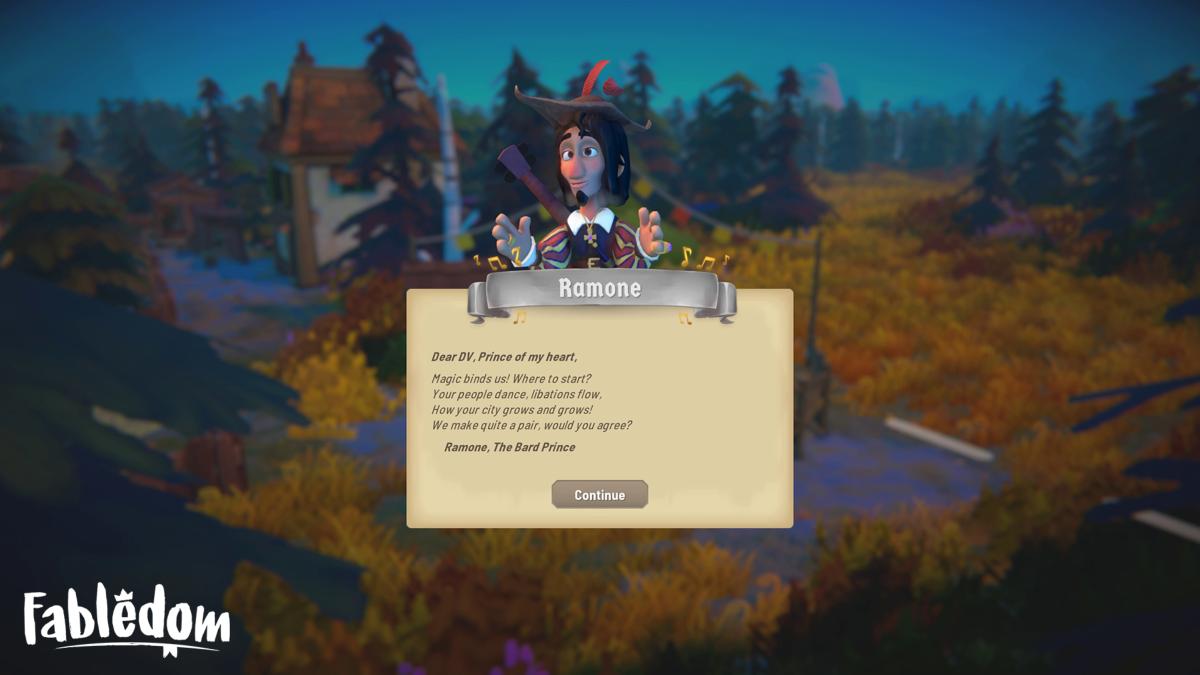The image size is (1200, 675).
Task: Continue past Ramone's letter
Action: click(599, 495)
